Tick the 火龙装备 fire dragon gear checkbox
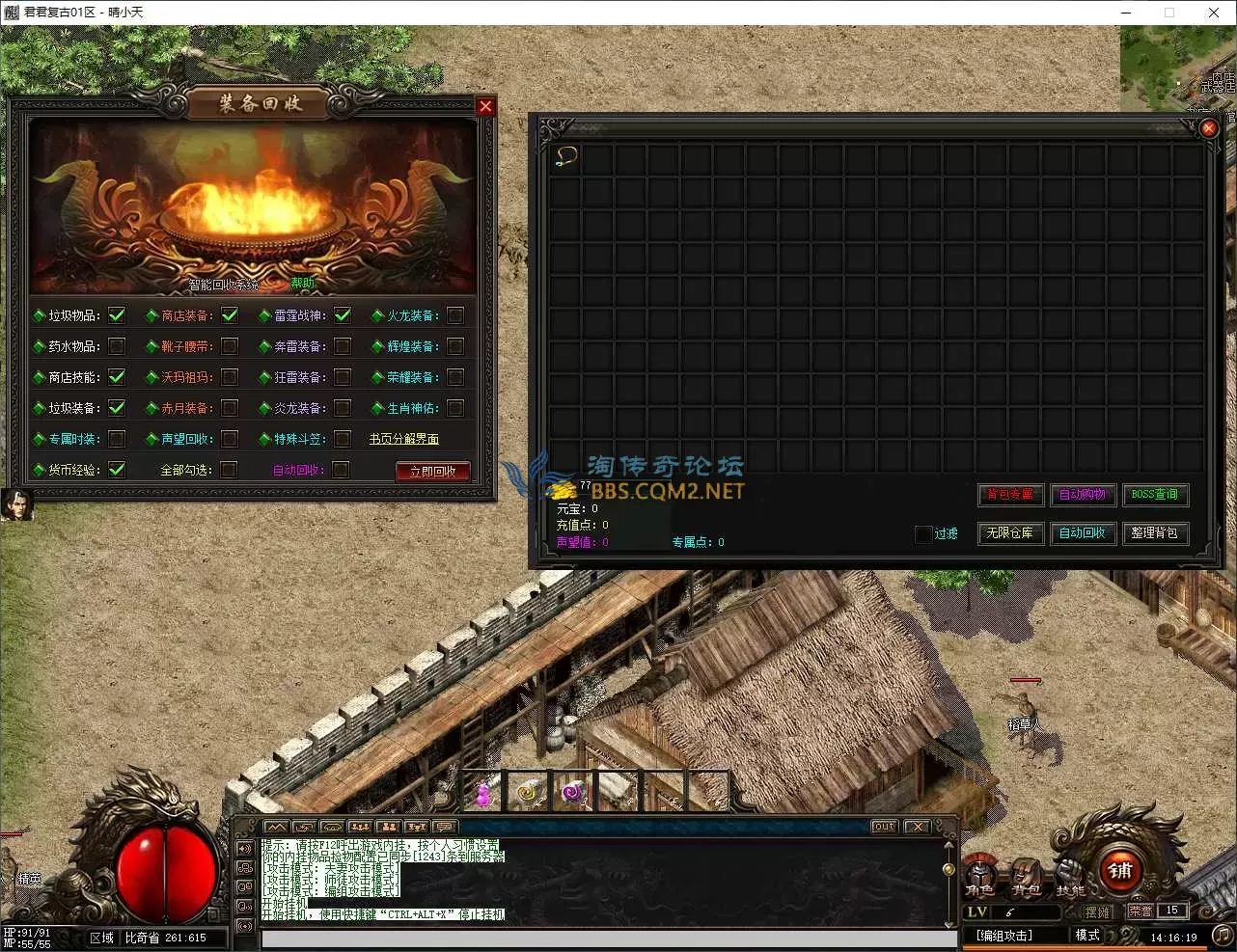The height and width of the screenshot is (952, 1237). (x=455, y=315)
